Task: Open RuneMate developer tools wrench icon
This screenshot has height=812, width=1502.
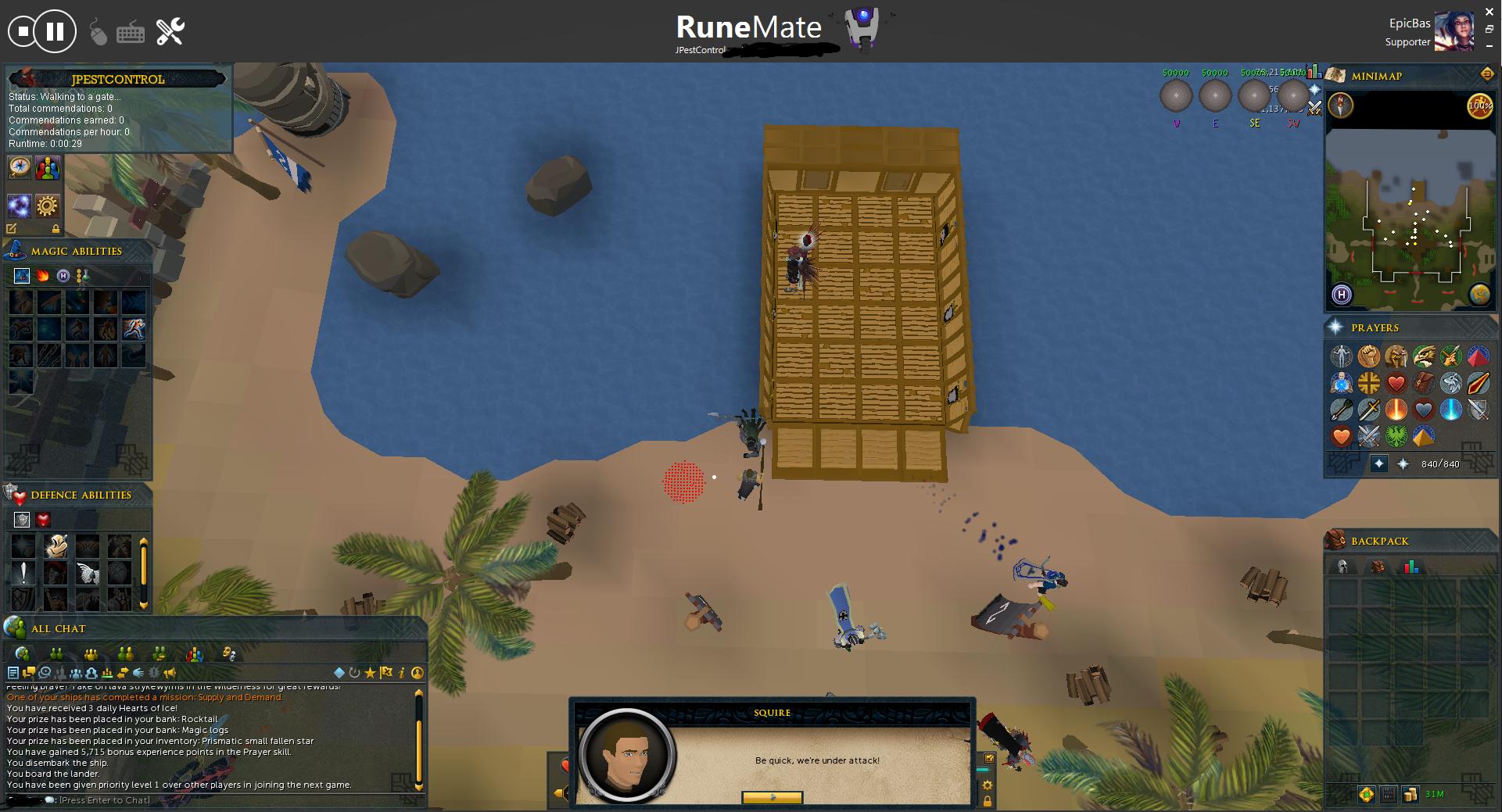Action: tap(170, 32)
